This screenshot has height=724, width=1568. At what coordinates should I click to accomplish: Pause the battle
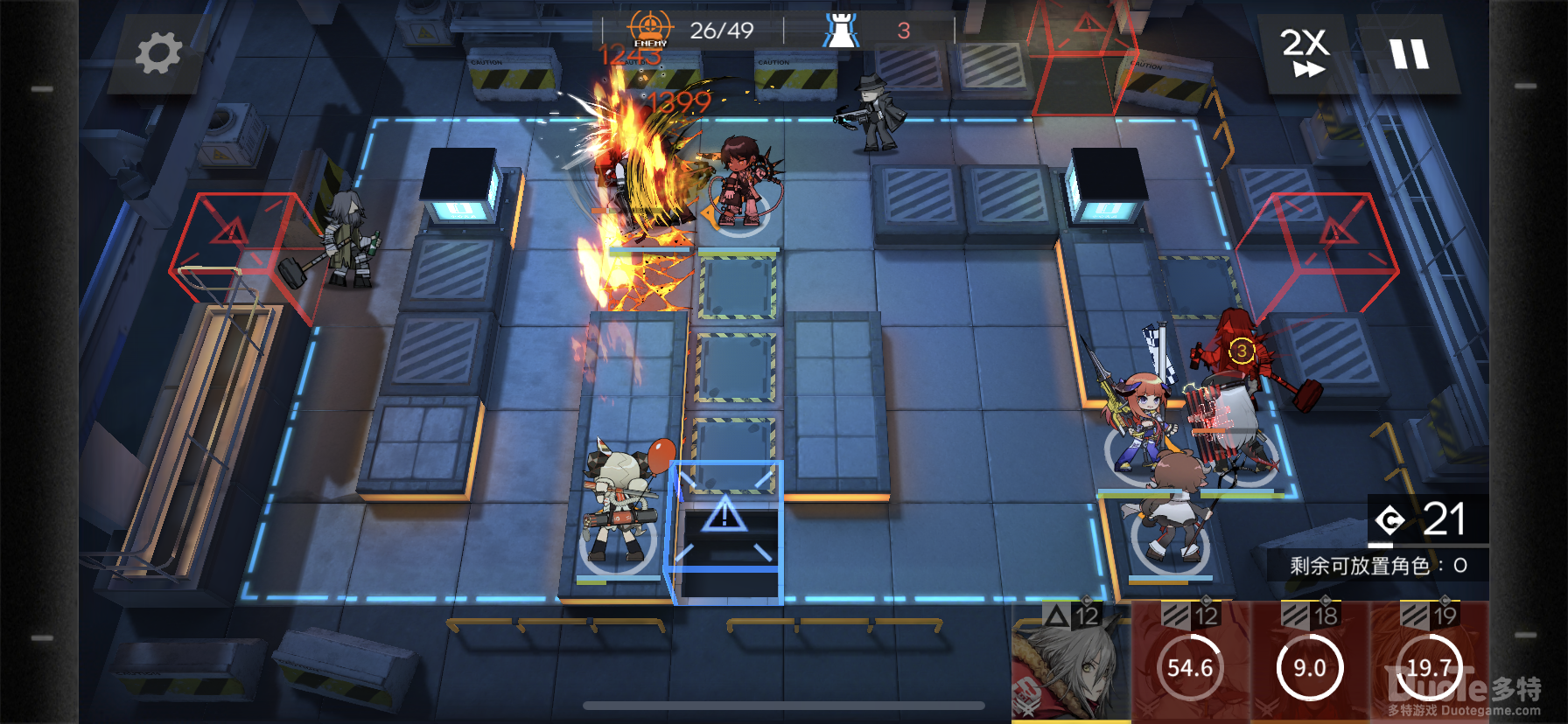click(x=1410, y=54)
